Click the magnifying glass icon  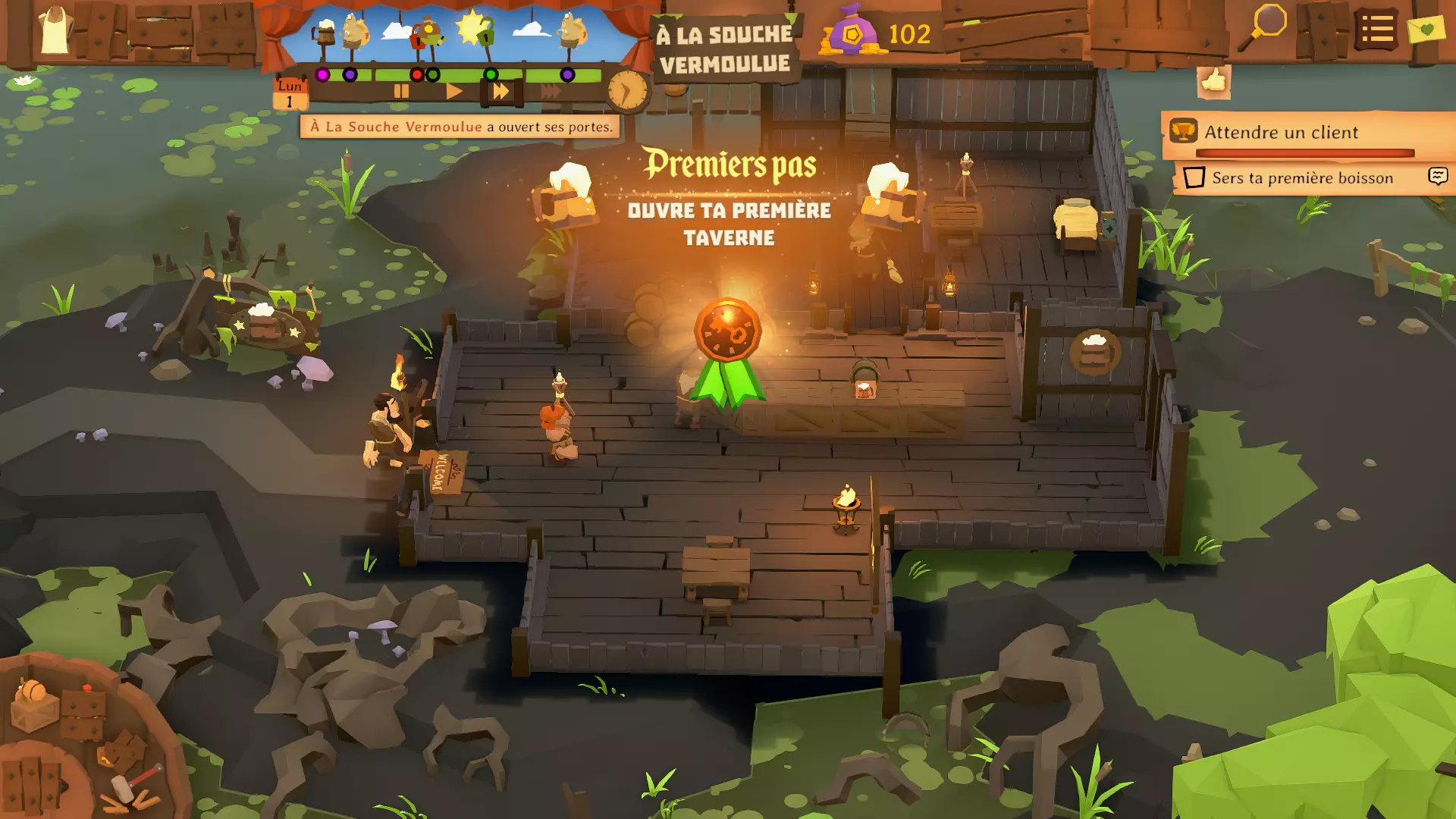tap(1263, 27)
